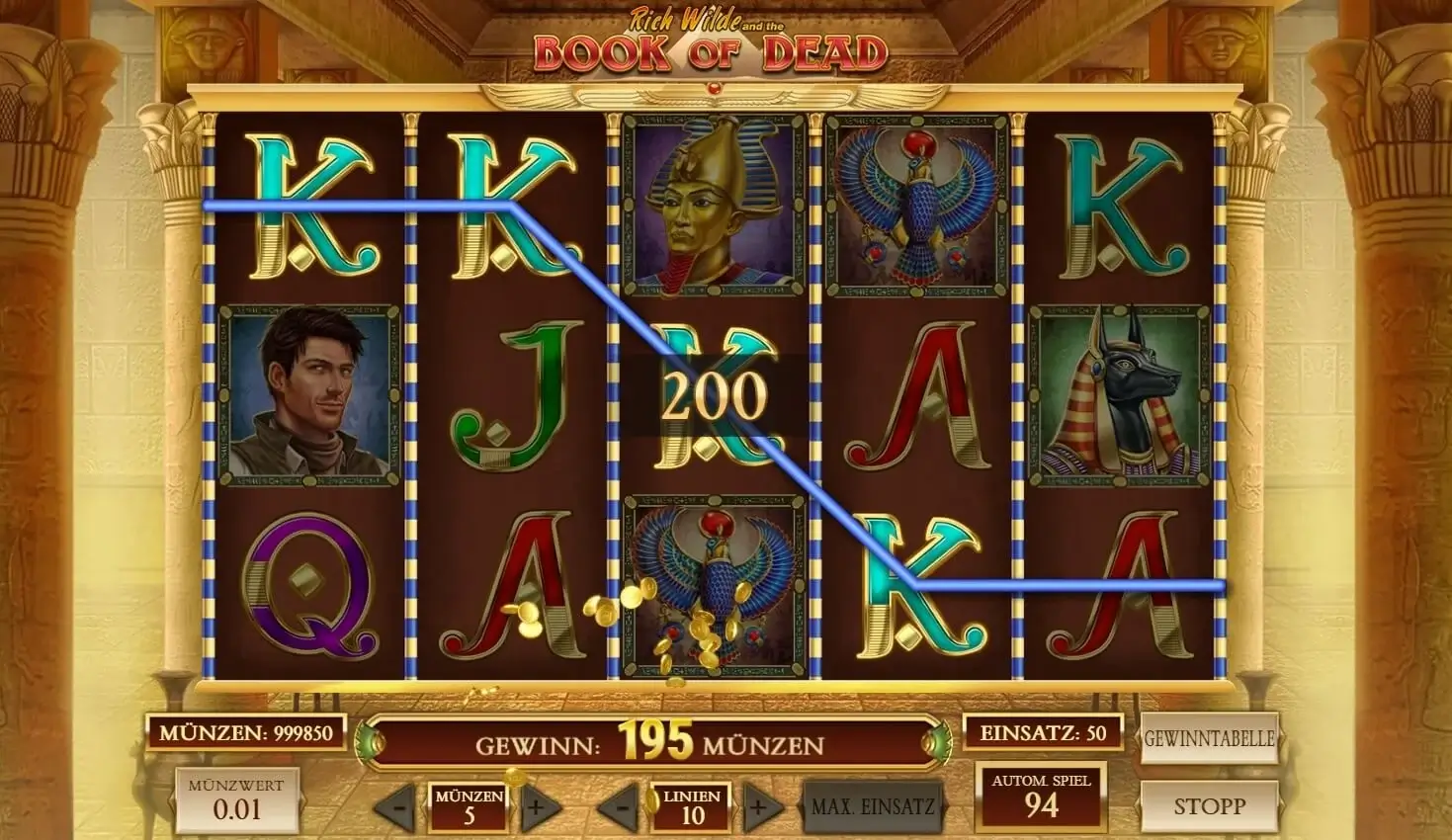Open the GEWINNTABELLE paytable

[x=1209, y=736]
